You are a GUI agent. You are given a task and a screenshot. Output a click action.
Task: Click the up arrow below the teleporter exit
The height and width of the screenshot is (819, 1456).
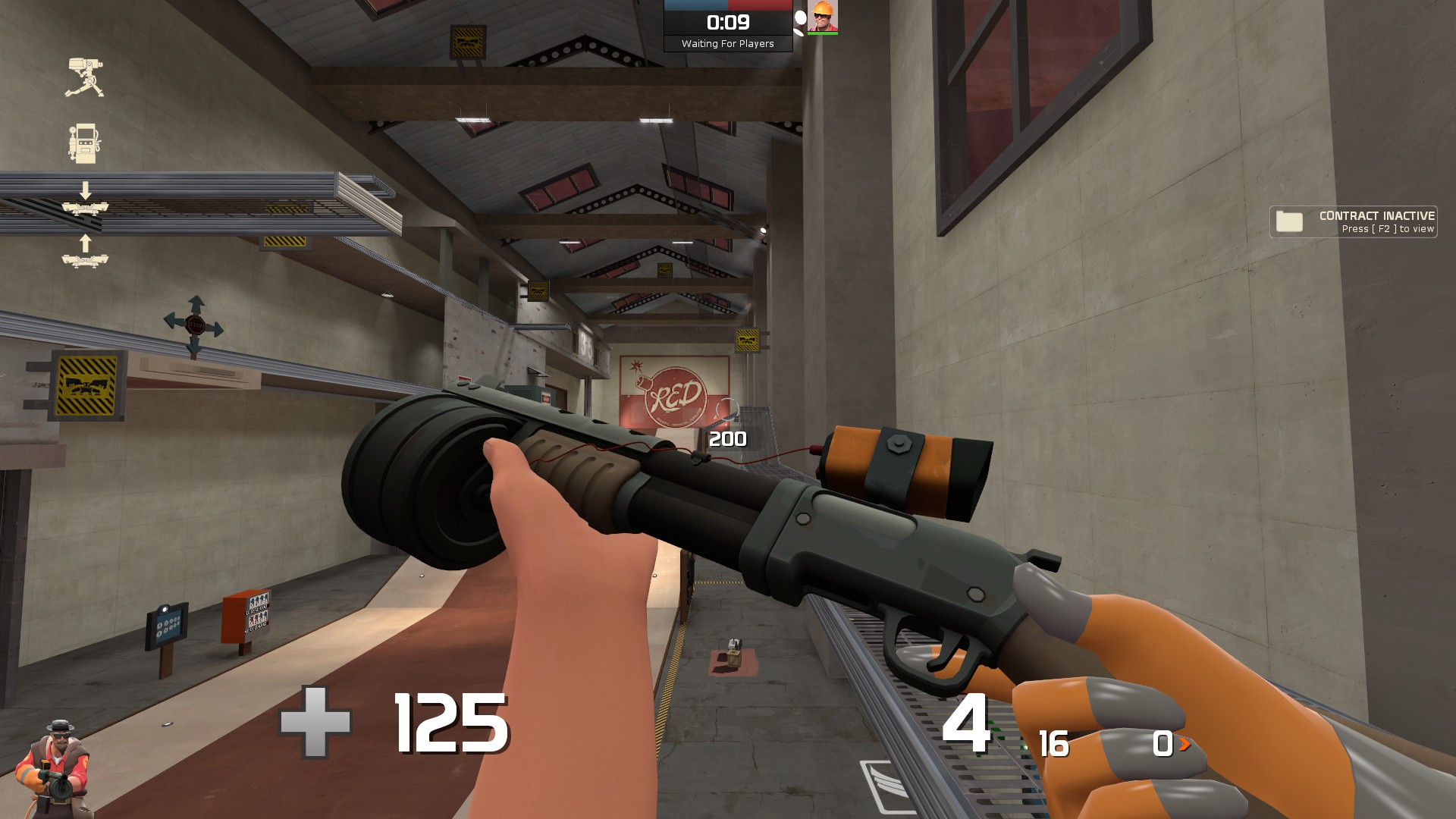[84, 243]
